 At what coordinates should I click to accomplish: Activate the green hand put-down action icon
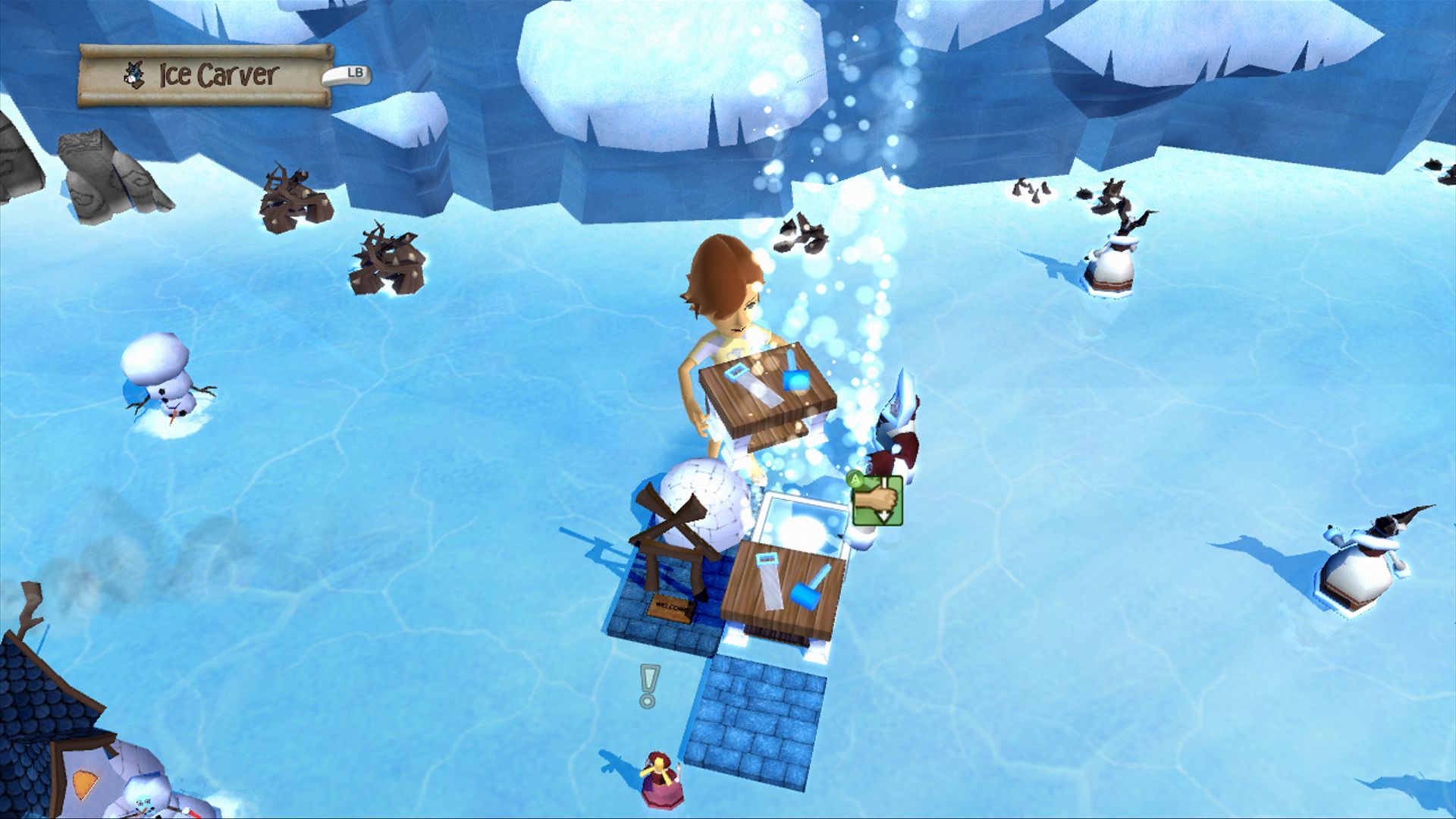(877, 500)
